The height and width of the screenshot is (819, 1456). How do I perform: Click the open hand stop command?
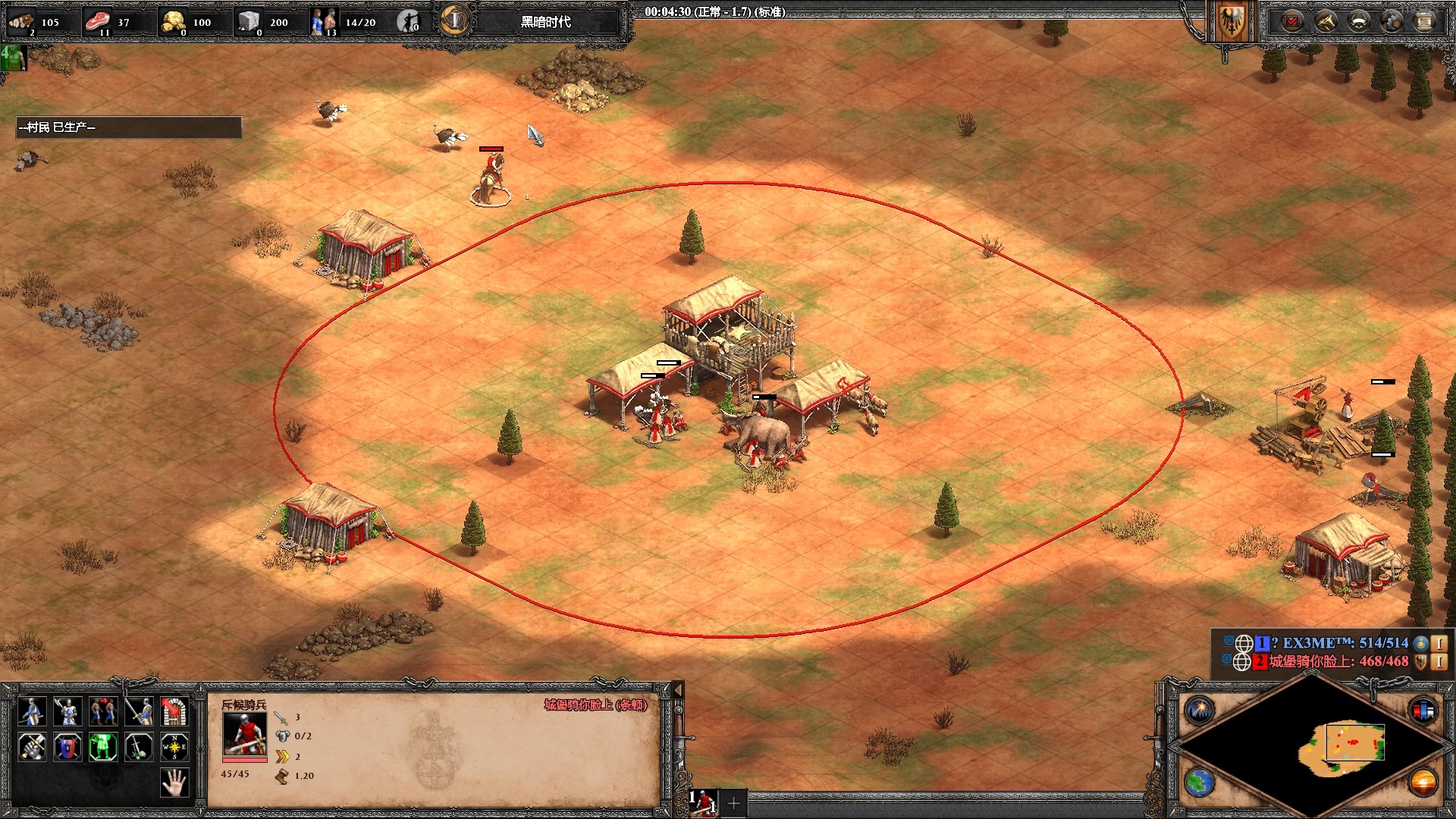click(174, 783)
